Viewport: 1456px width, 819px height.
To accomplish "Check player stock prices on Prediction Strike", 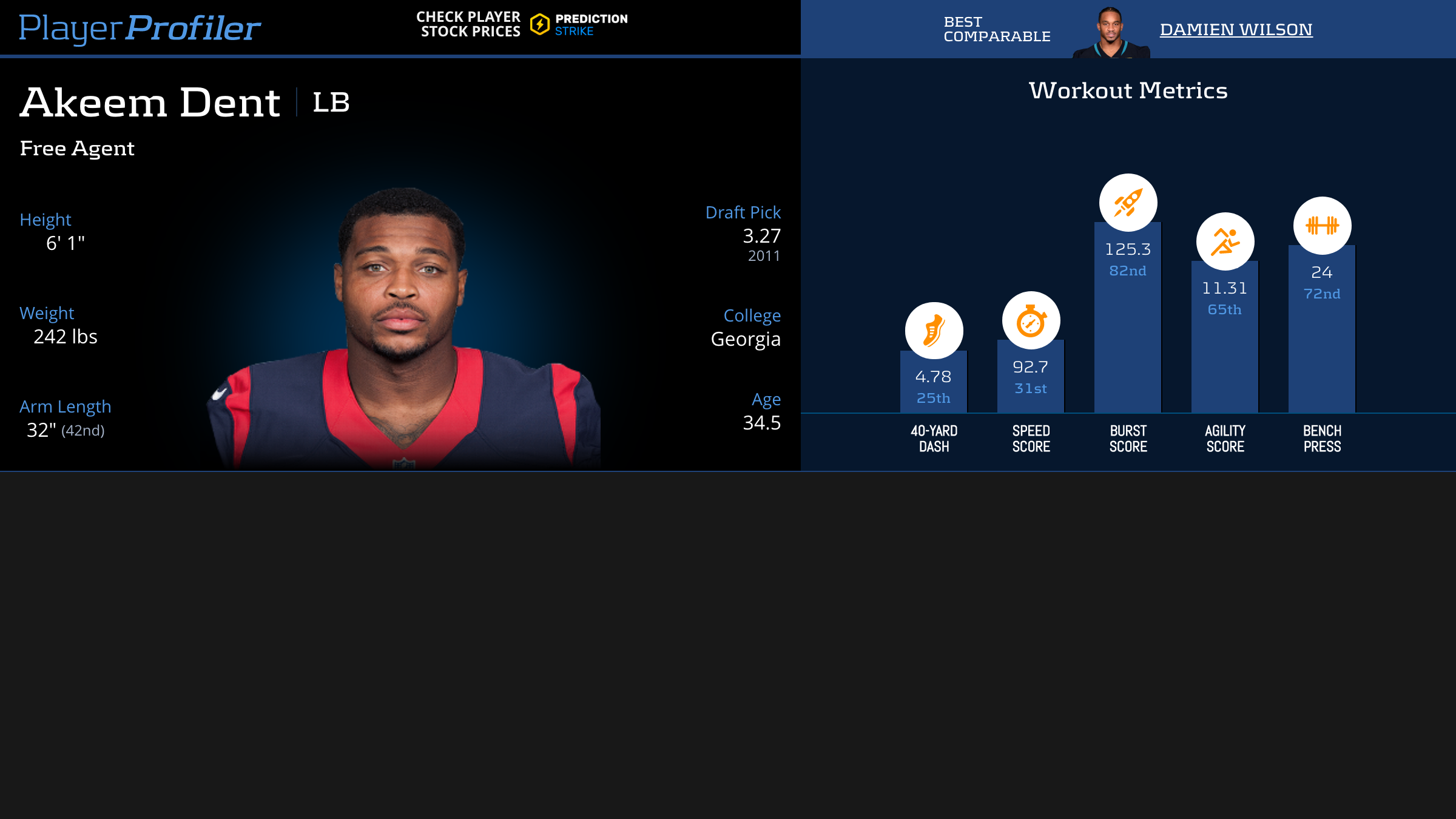I will click(522, 25).
